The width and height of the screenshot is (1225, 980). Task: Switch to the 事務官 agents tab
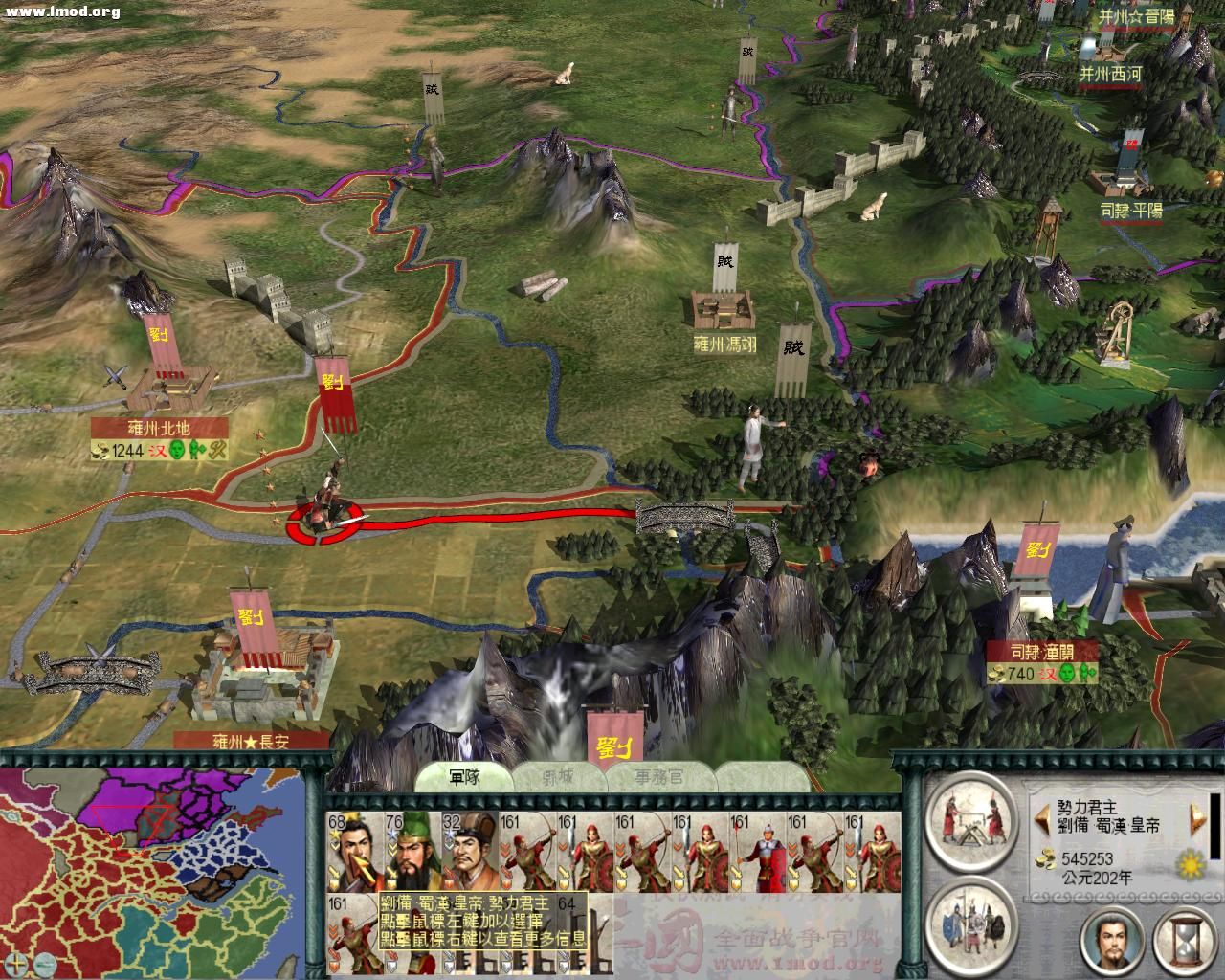tap(659, 777)
